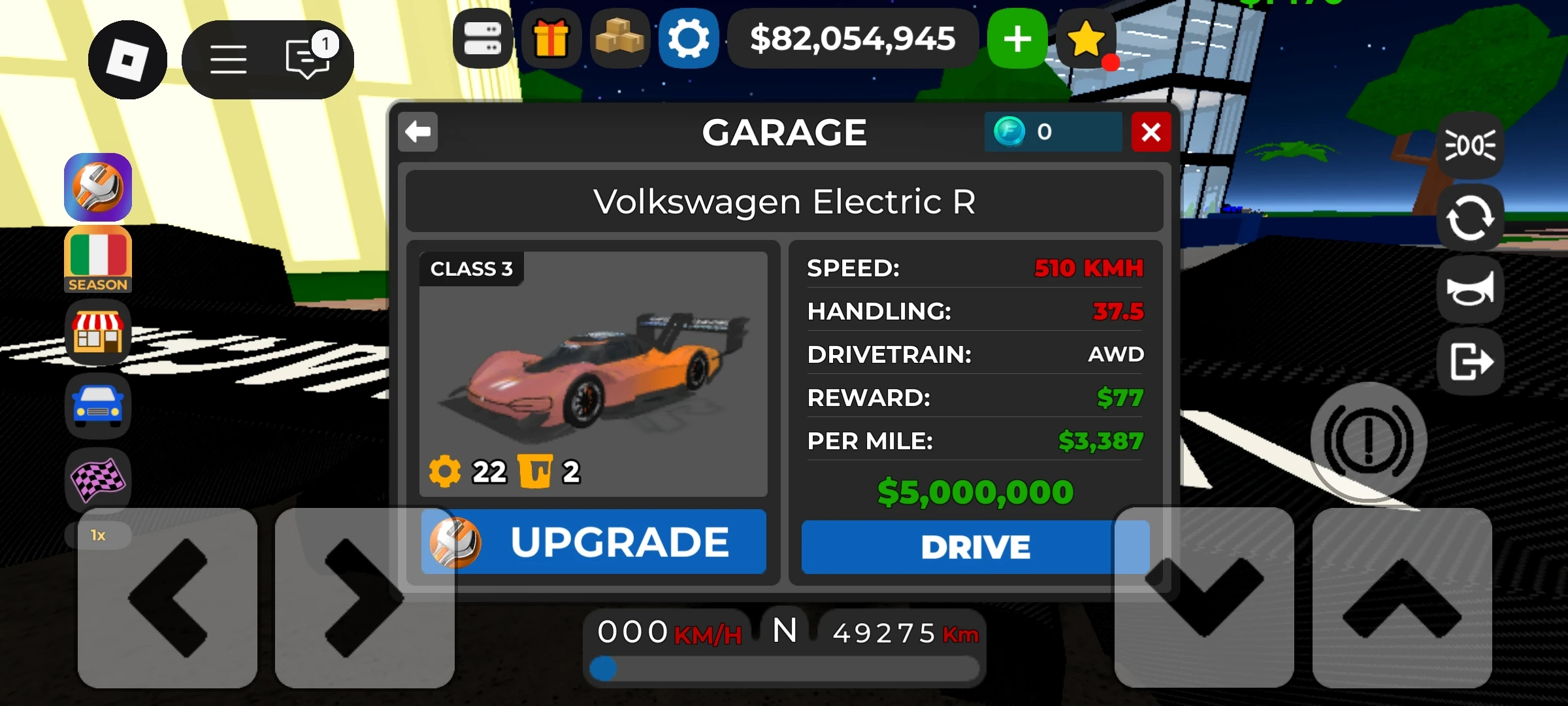
Task: Open the servers list icon
Action: pyautogui.click(x=483, y=39)
